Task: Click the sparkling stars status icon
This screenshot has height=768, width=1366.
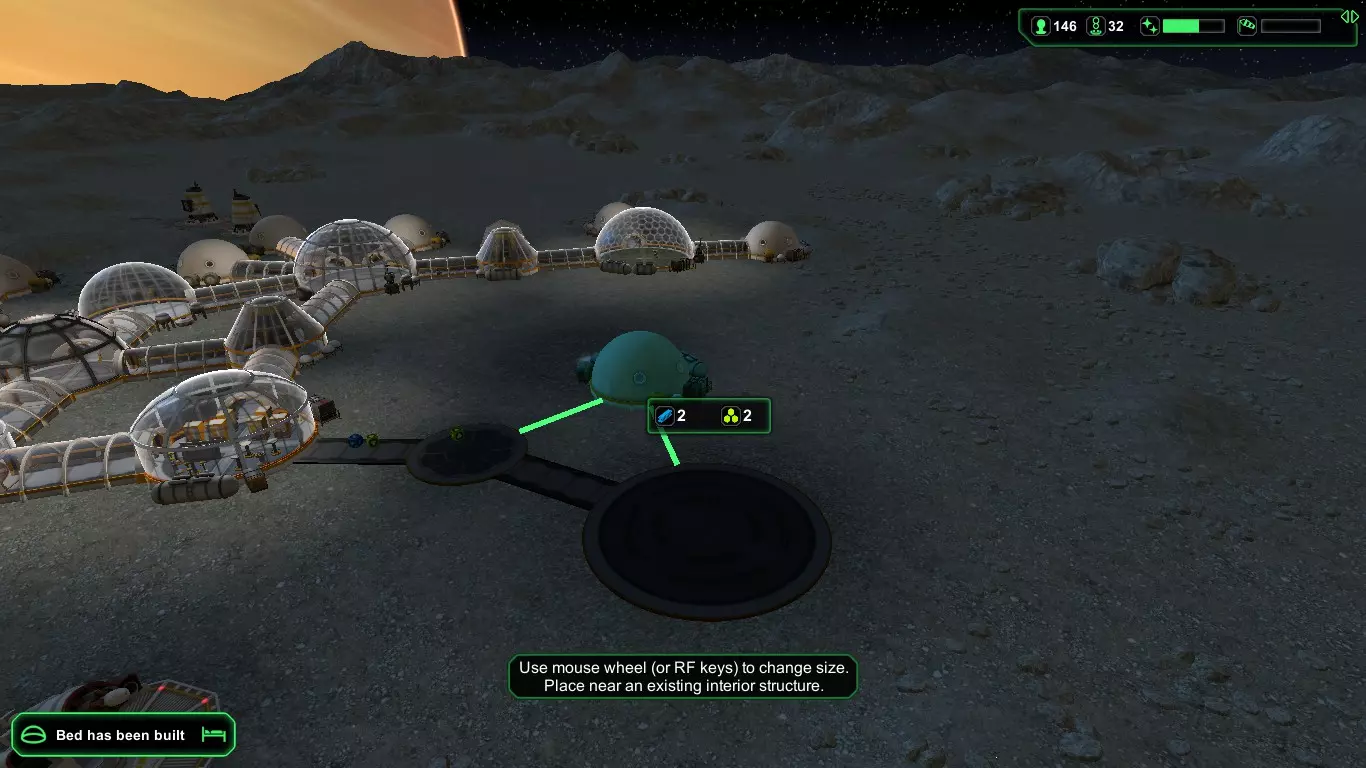Action: coord(1150,26)
